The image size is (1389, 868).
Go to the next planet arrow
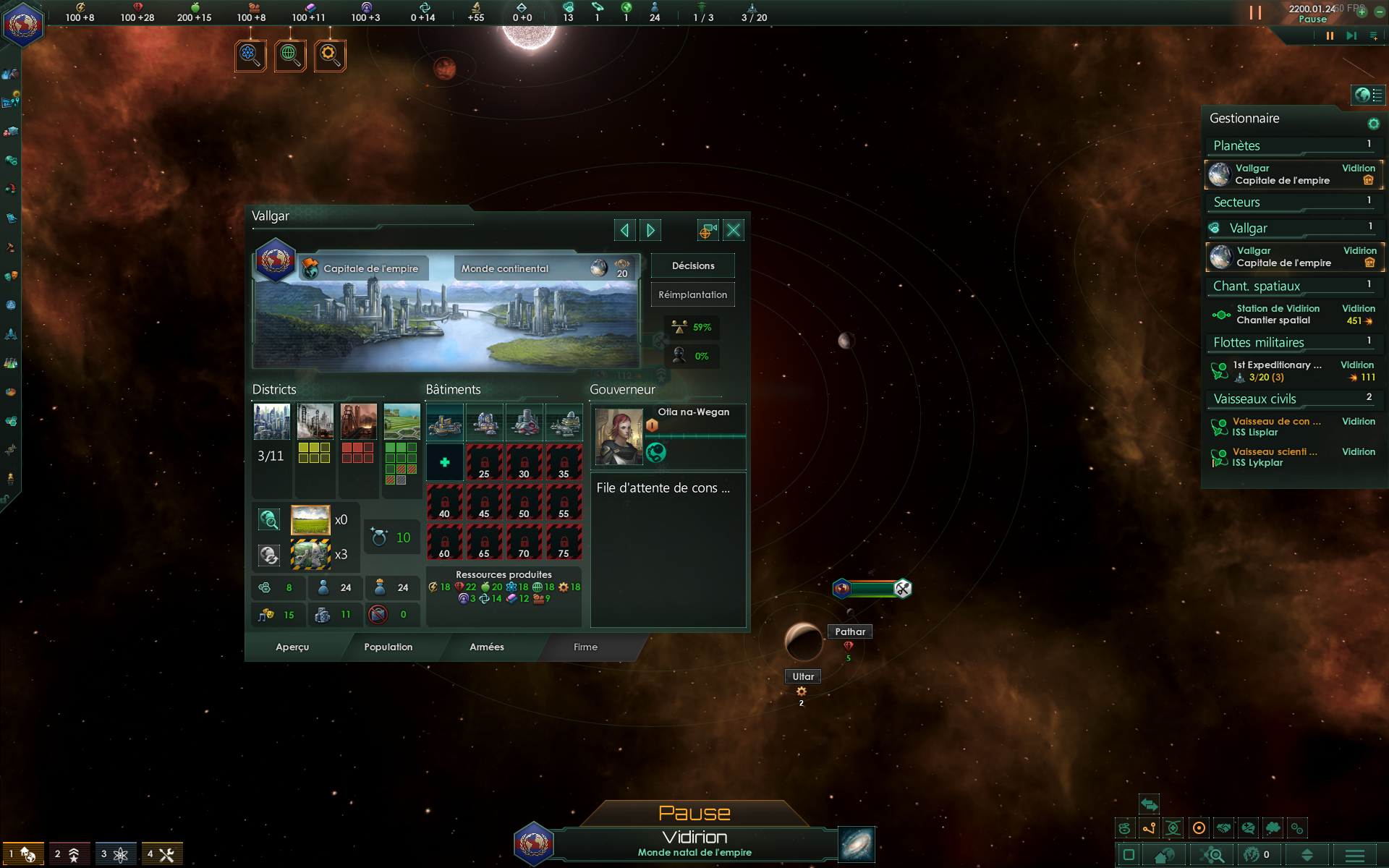(x=650, y=230)
